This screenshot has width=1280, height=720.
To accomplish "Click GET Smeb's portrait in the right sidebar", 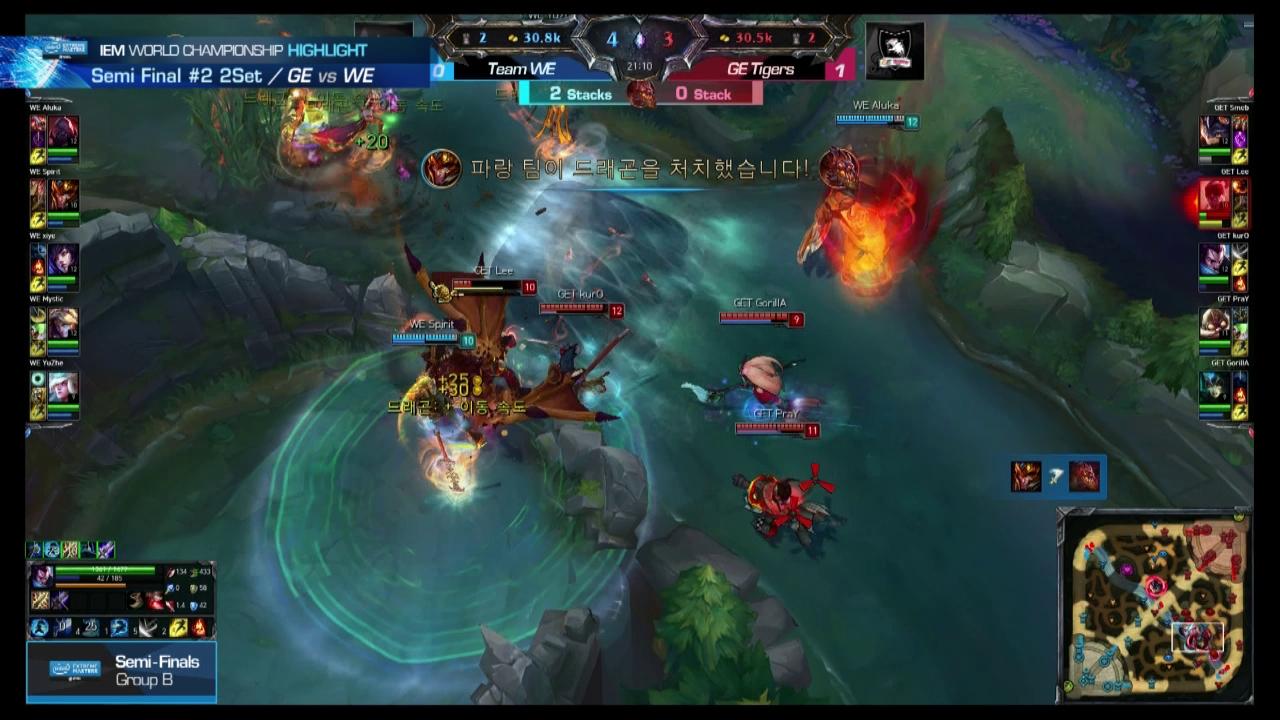I will pos(1216,130).
